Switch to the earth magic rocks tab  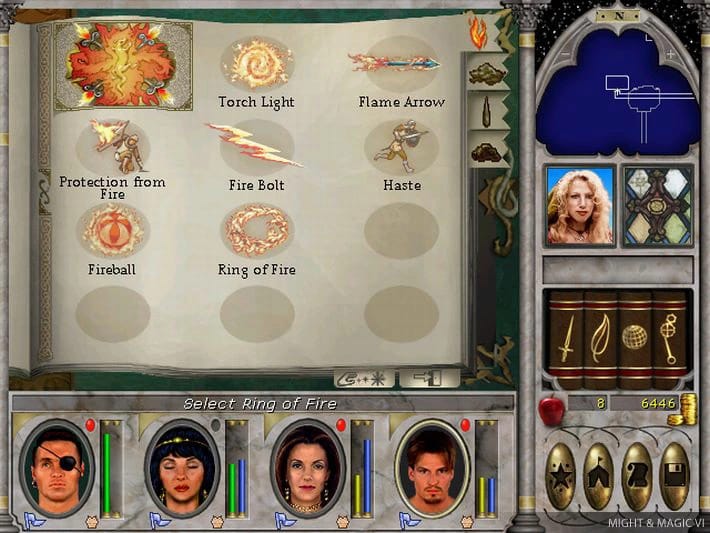(487, 152)
